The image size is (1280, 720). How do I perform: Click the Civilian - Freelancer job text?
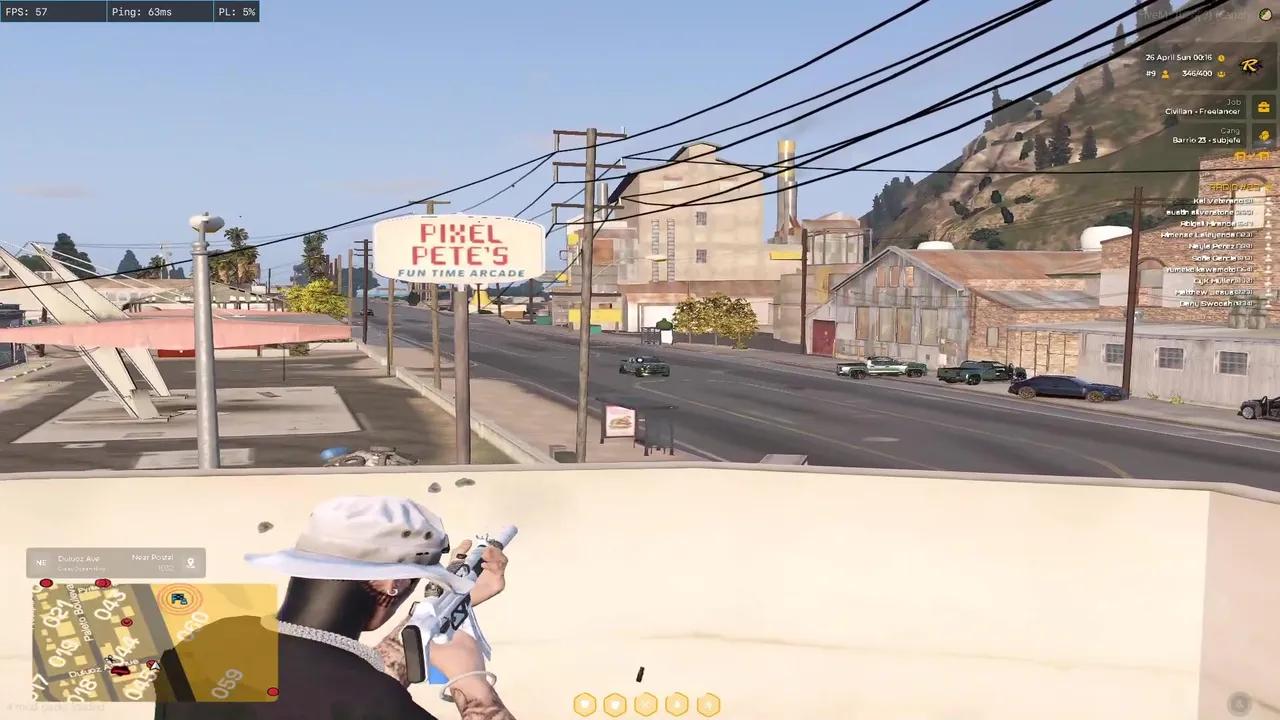tap(1203, 112)
